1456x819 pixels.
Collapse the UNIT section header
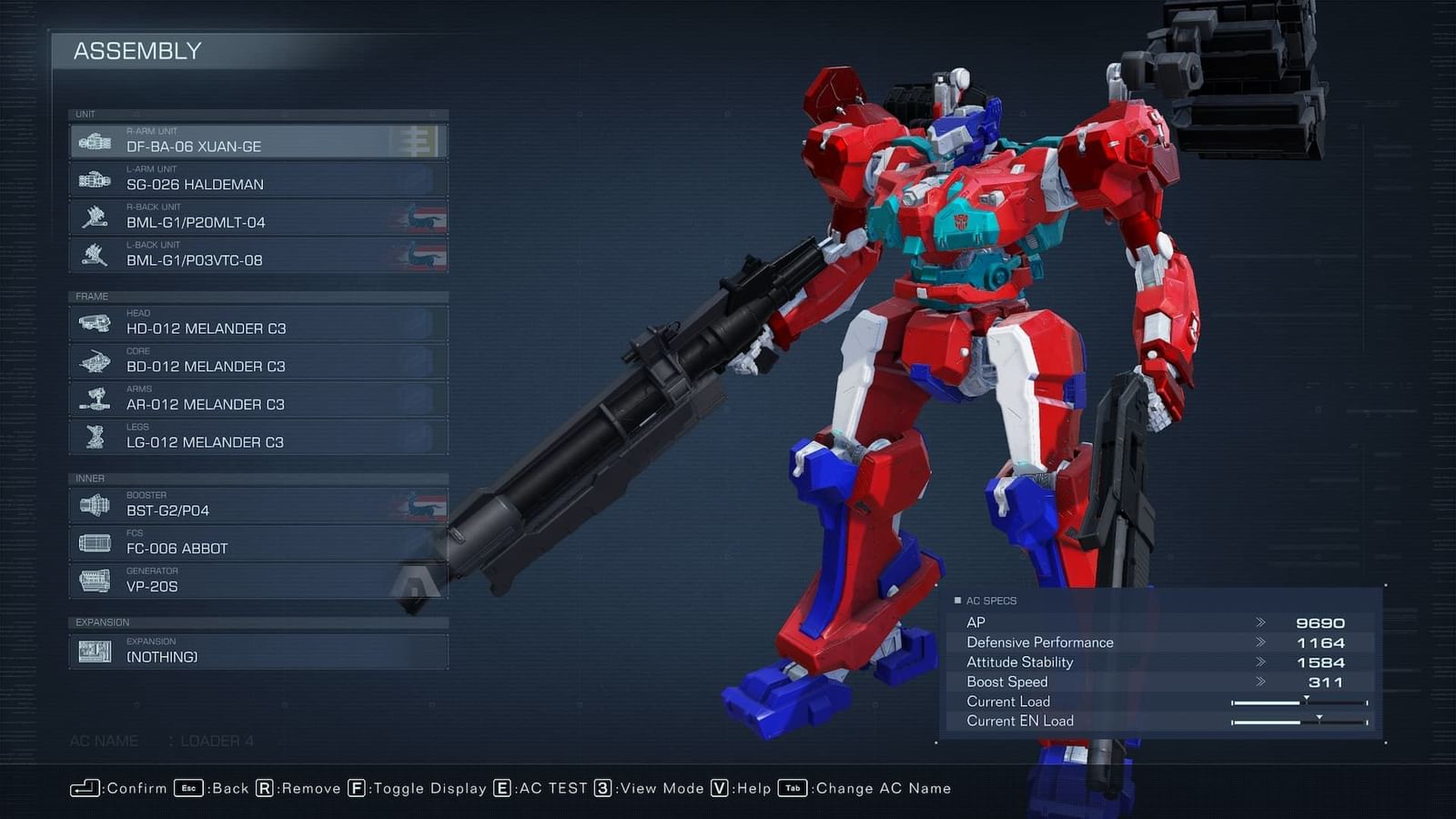tap(87, 114)
